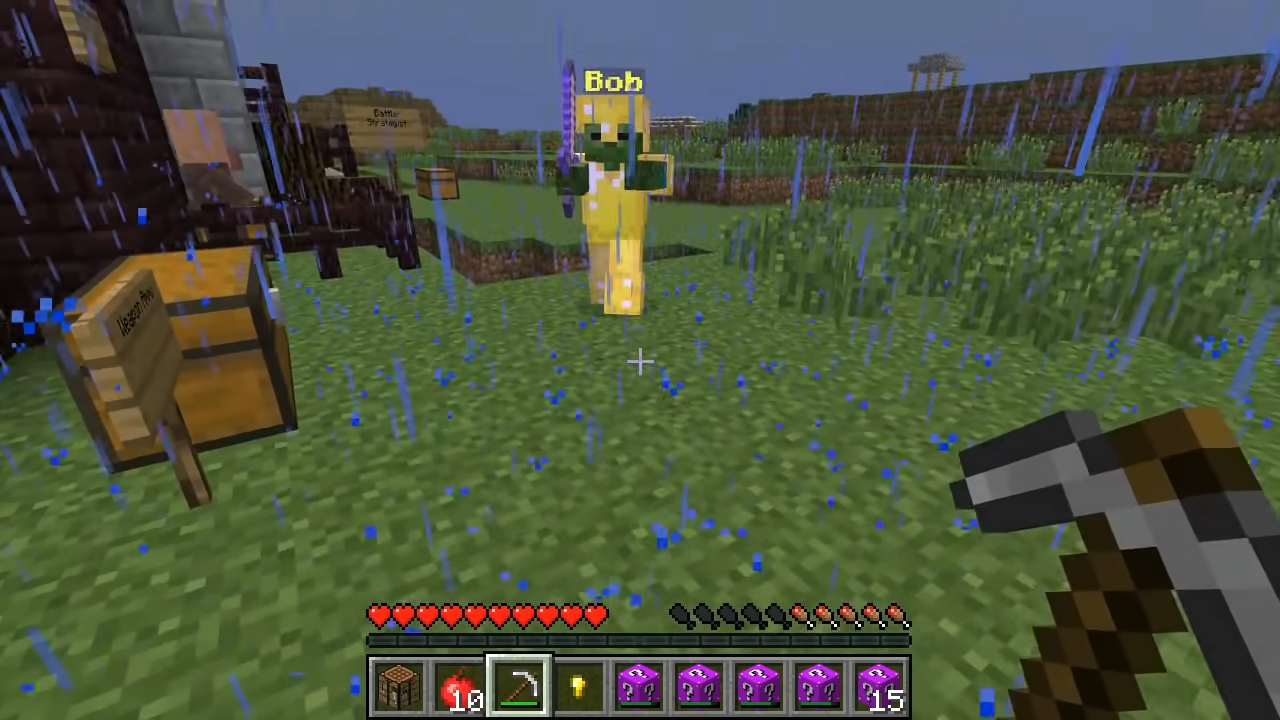Click the Weapon Area sign on the chest
The height and width of the screenshot is (720, 1280).
pos(135,310)
